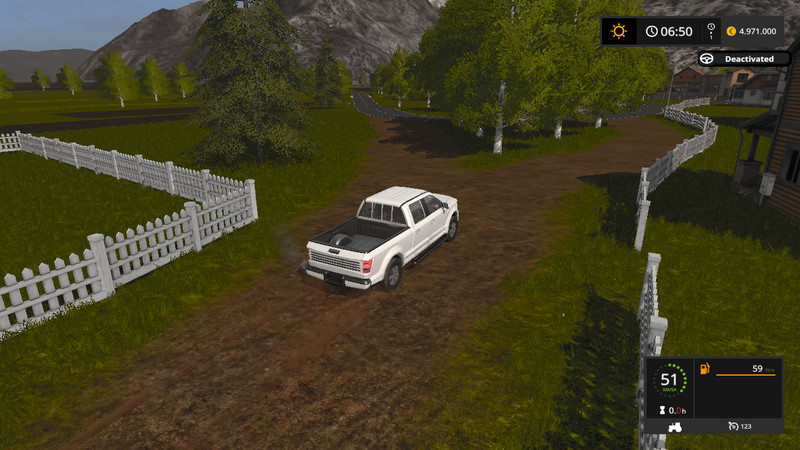Toggle the Deactivated steering wheel indicator
Screen dimensions: 800x450
pos(708,59)
